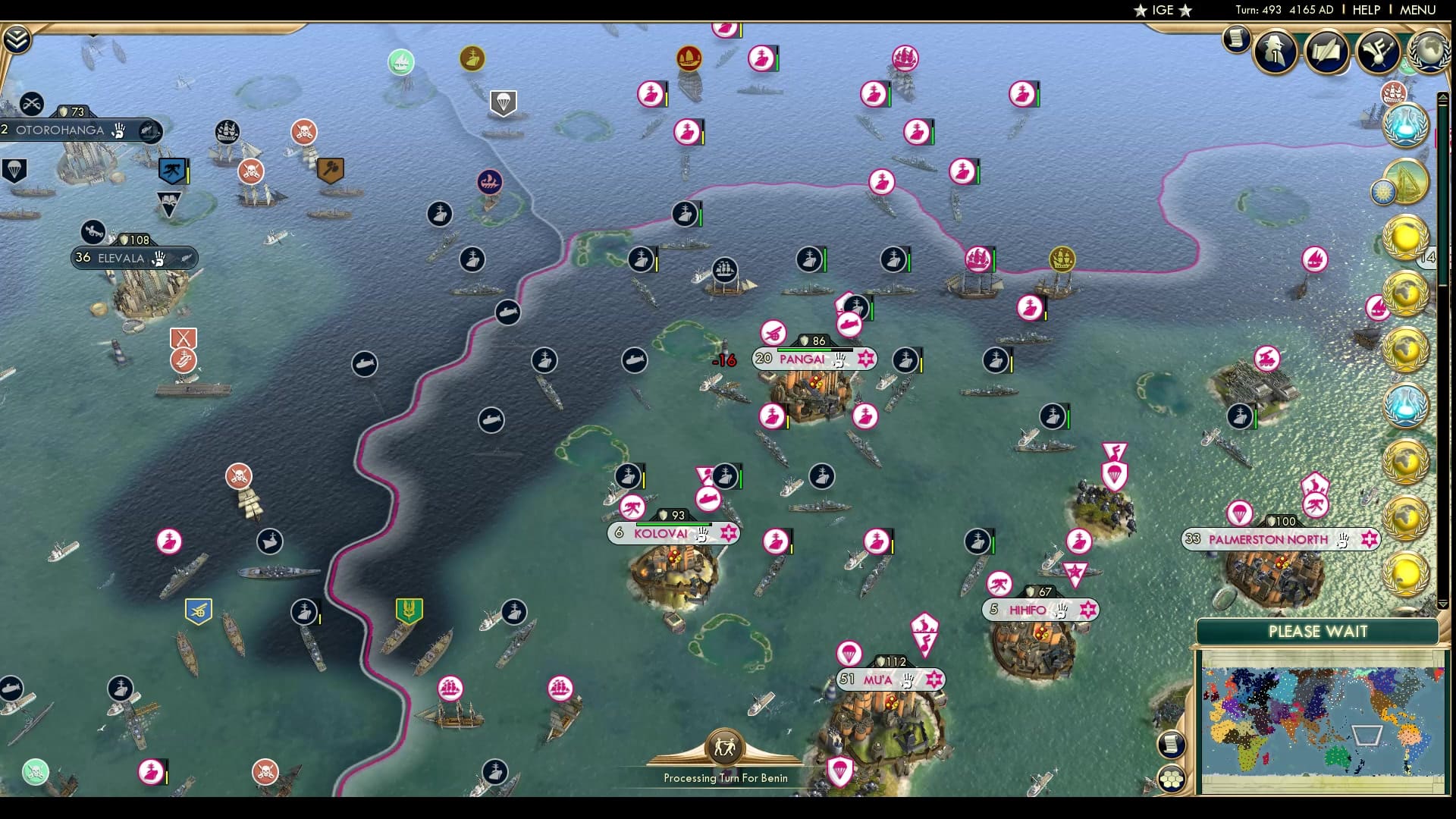Click the scroll notification icon above the minimap
The image size is (1456, 819).
[1172, 745]
